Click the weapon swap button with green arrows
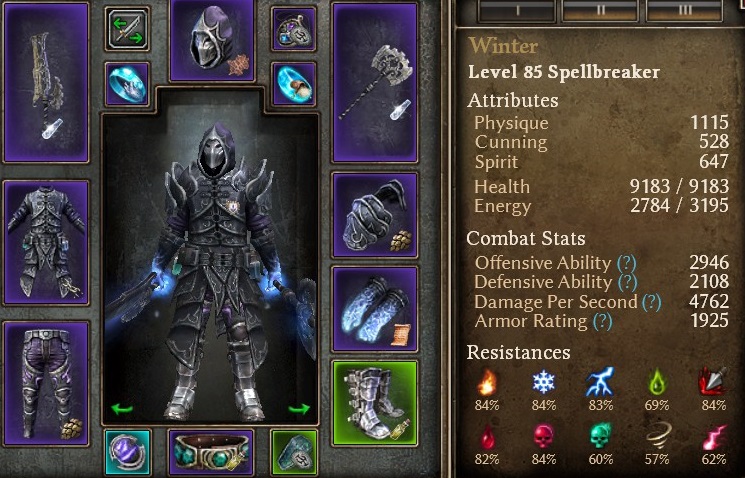Viewport: 745px width, 478px height. pos(127,29)
